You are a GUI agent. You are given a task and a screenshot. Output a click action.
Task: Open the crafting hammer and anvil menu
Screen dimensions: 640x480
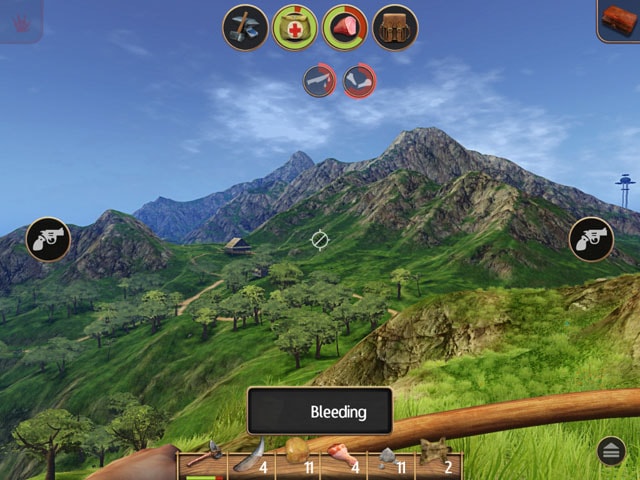tap(245, 27)
